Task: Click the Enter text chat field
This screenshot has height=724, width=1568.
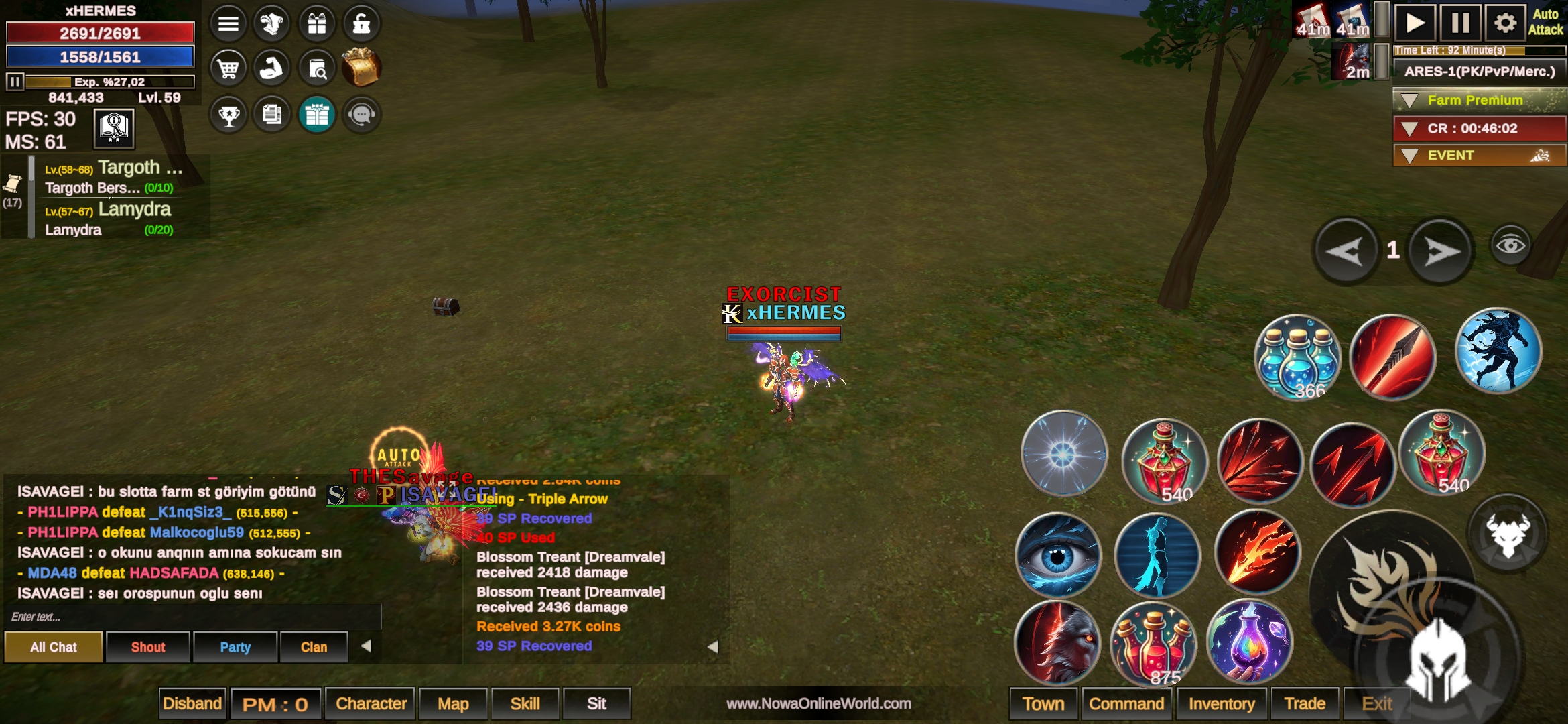Action: click(193, 617)
